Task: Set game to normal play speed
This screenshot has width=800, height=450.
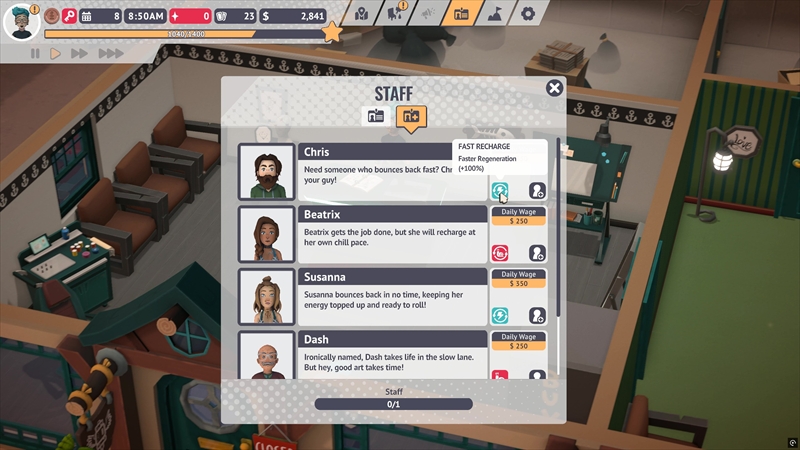Action: [56, 53]
